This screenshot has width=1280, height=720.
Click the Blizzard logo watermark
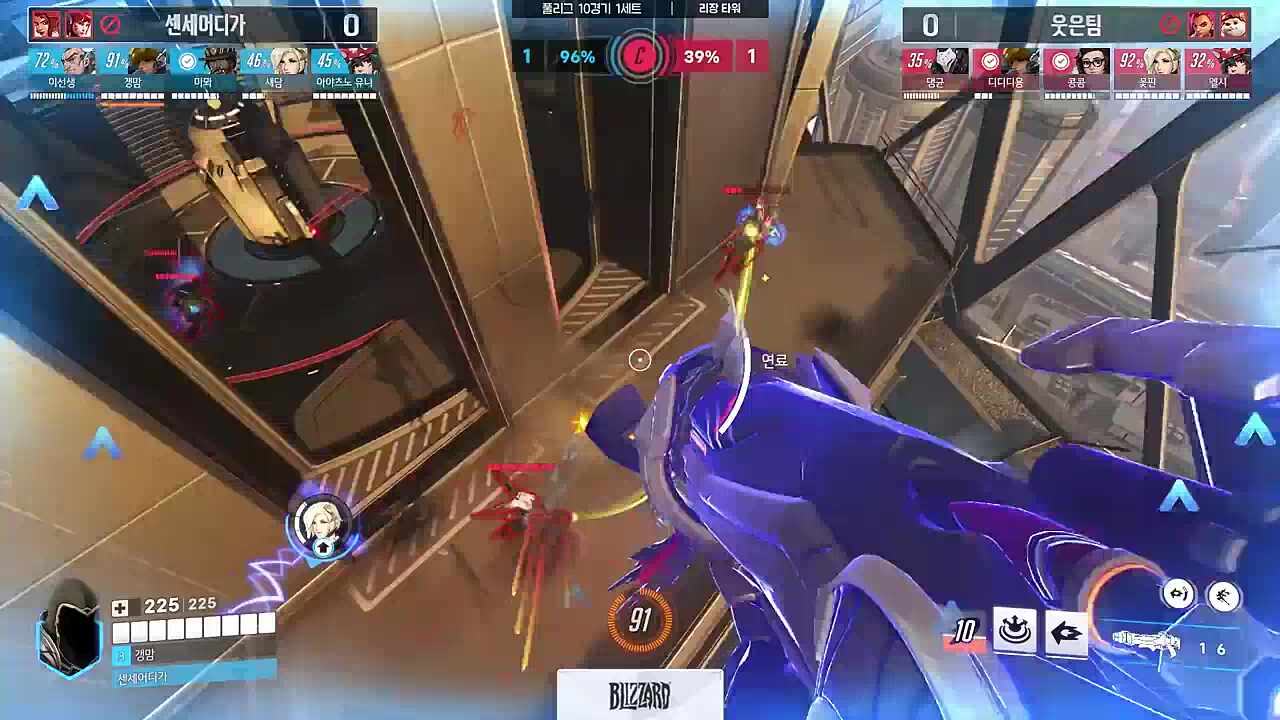640,695
